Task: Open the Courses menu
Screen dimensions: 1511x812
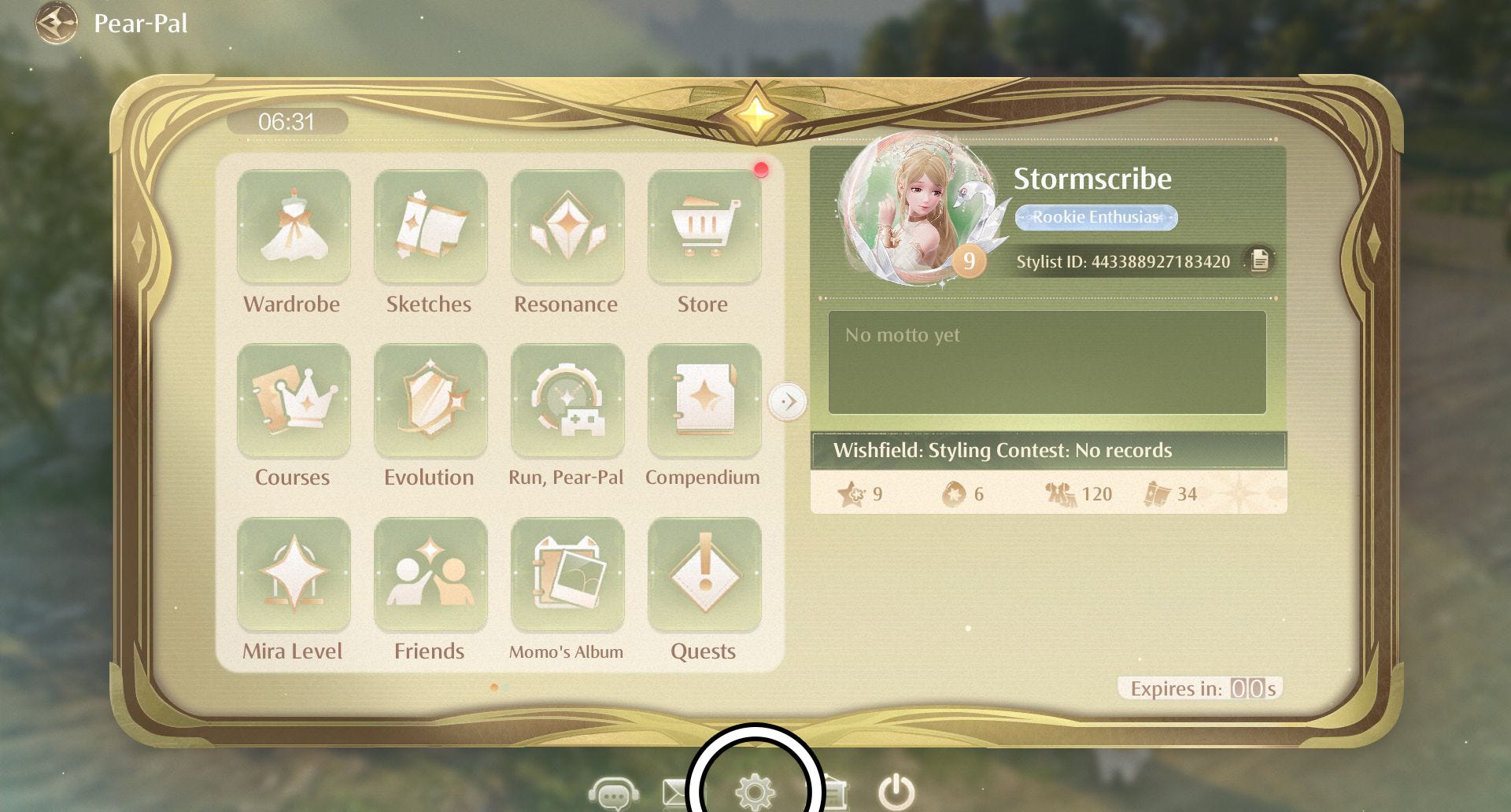Action: 293,400
